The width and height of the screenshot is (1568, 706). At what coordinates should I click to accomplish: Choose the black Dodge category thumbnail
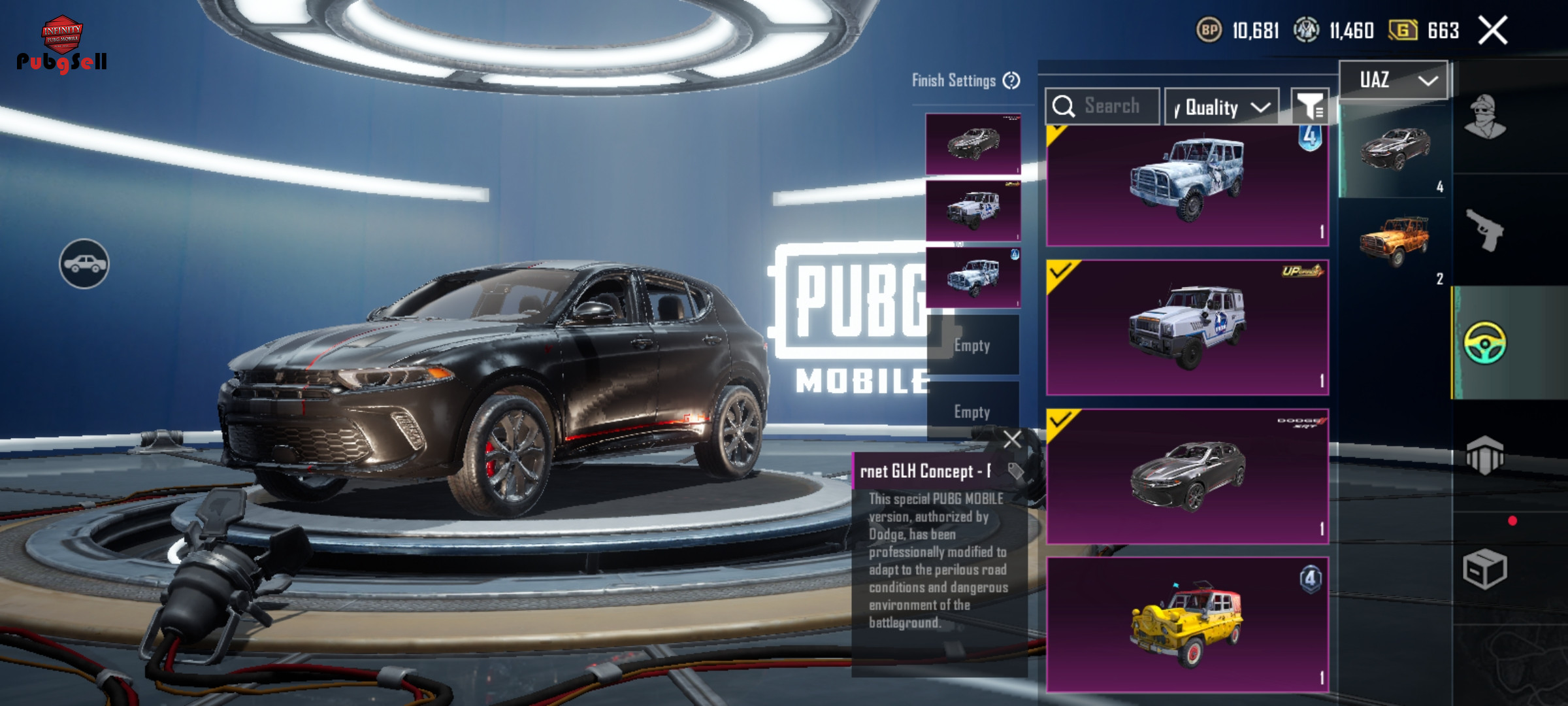click(1395, 149)
